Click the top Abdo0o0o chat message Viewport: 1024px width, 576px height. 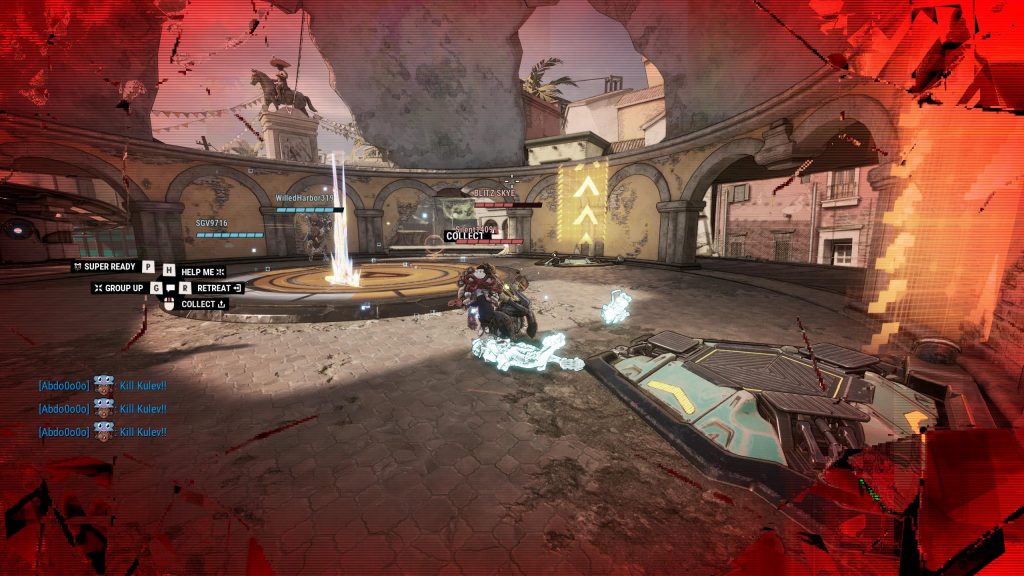tap(102, 385)
